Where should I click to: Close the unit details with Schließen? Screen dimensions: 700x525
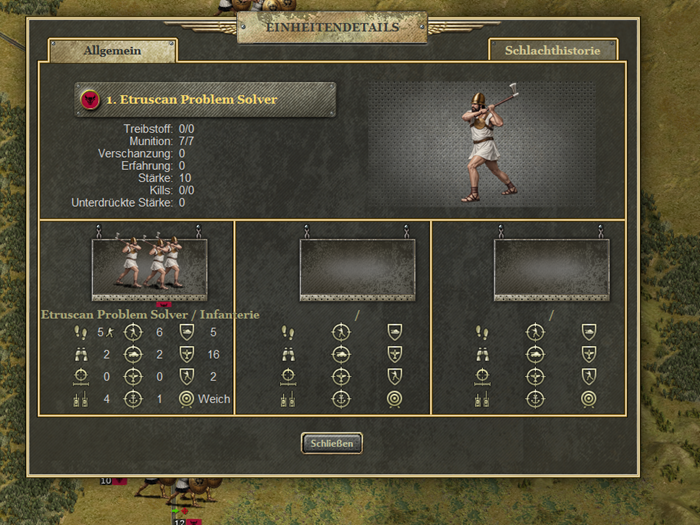331,443
